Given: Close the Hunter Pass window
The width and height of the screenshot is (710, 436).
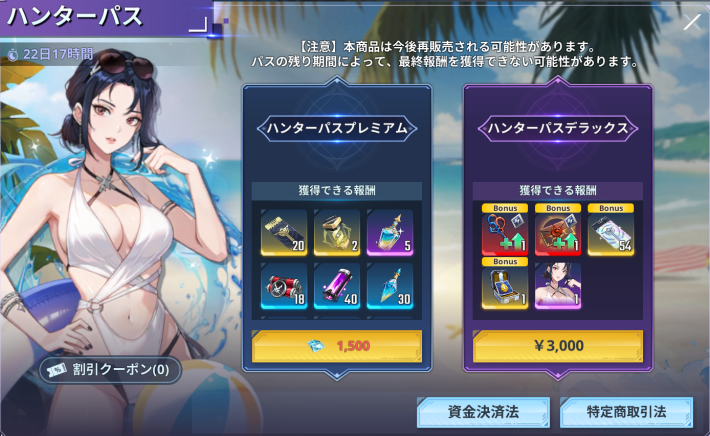Looking at the screenshot, I should (691, 22).
